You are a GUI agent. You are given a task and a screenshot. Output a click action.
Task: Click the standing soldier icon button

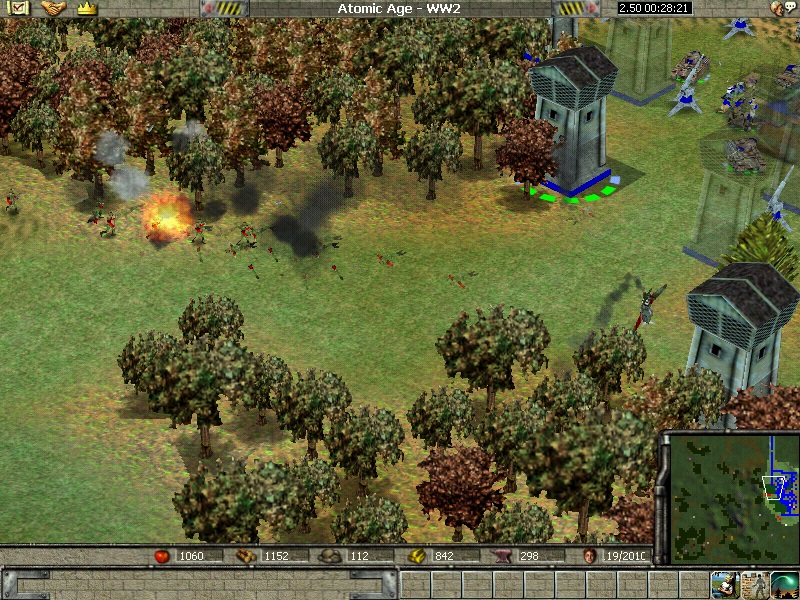[x=754, y=584]
